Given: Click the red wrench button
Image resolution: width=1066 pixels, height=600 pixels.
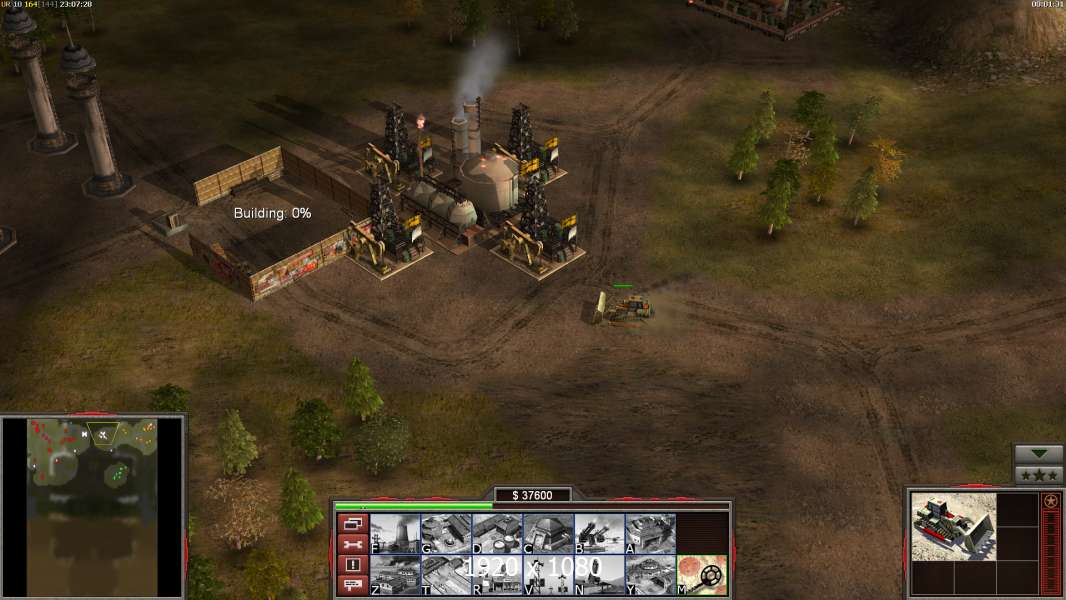Looking at the screenshot, I should coord(352,544).
